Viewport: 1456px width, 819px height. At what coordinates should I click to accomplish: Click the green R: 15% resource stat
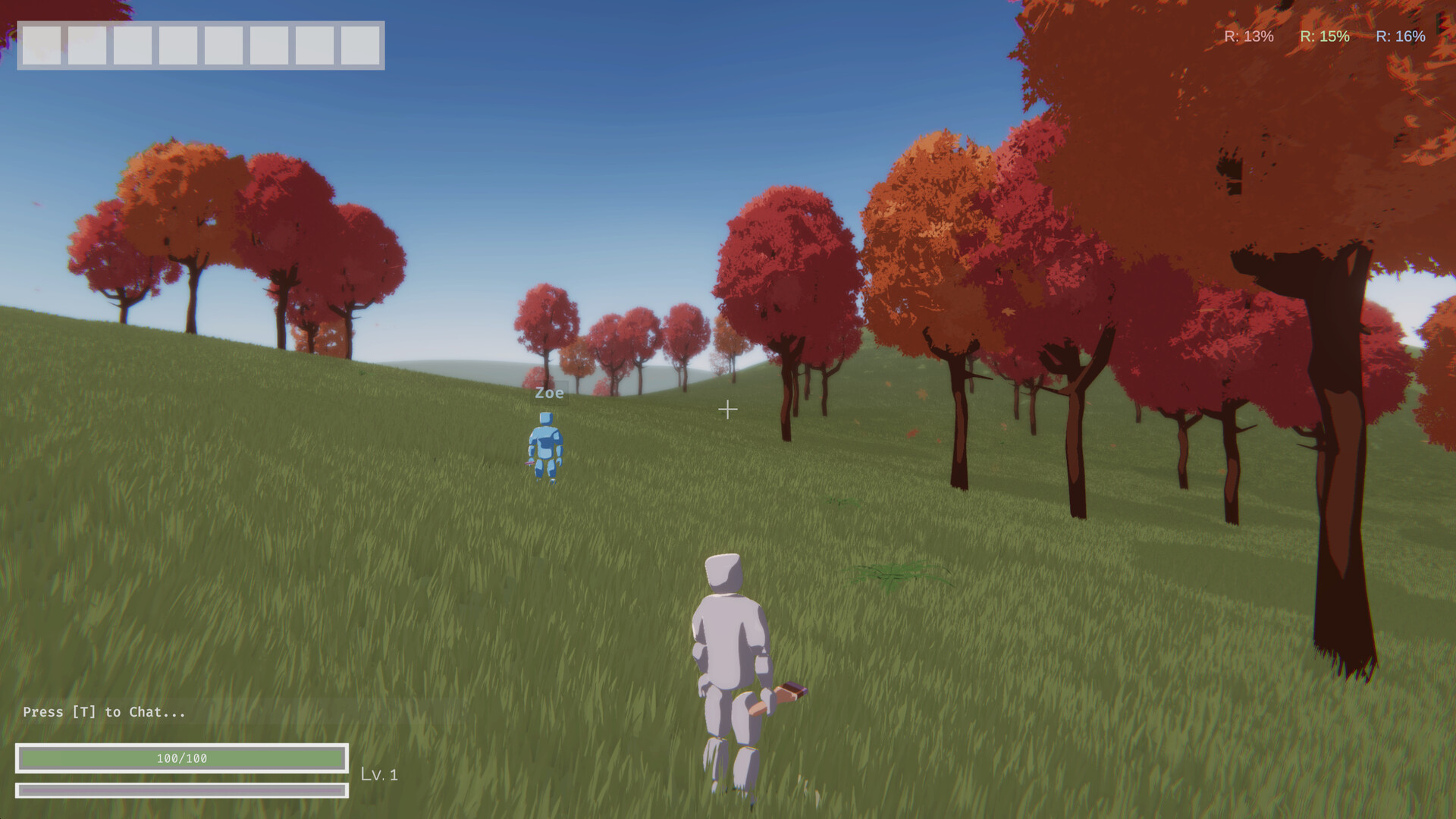click(1324, 36)
